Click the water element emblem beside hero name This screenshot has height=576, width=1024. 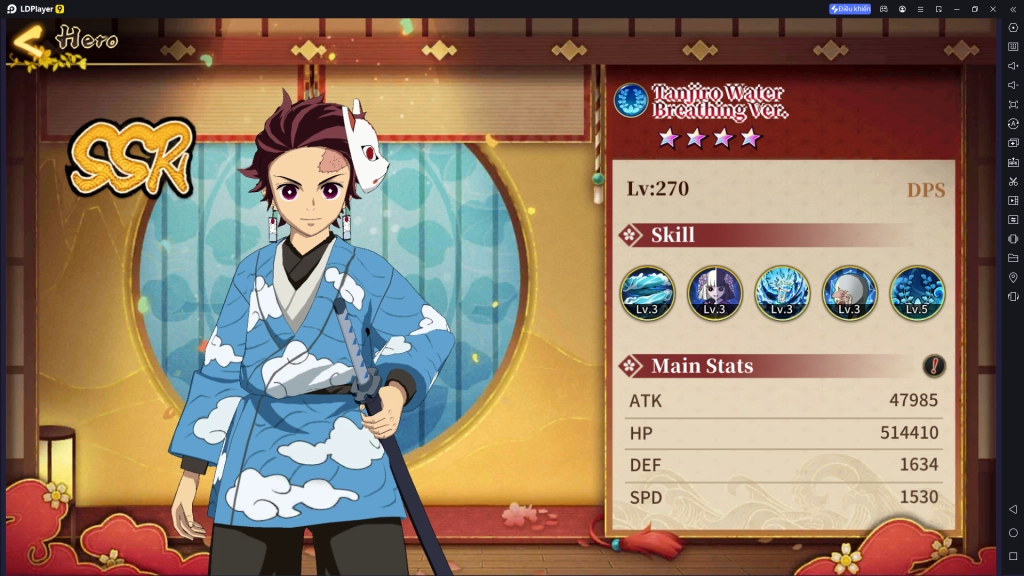pyautogui.click(x=631, y=100)
